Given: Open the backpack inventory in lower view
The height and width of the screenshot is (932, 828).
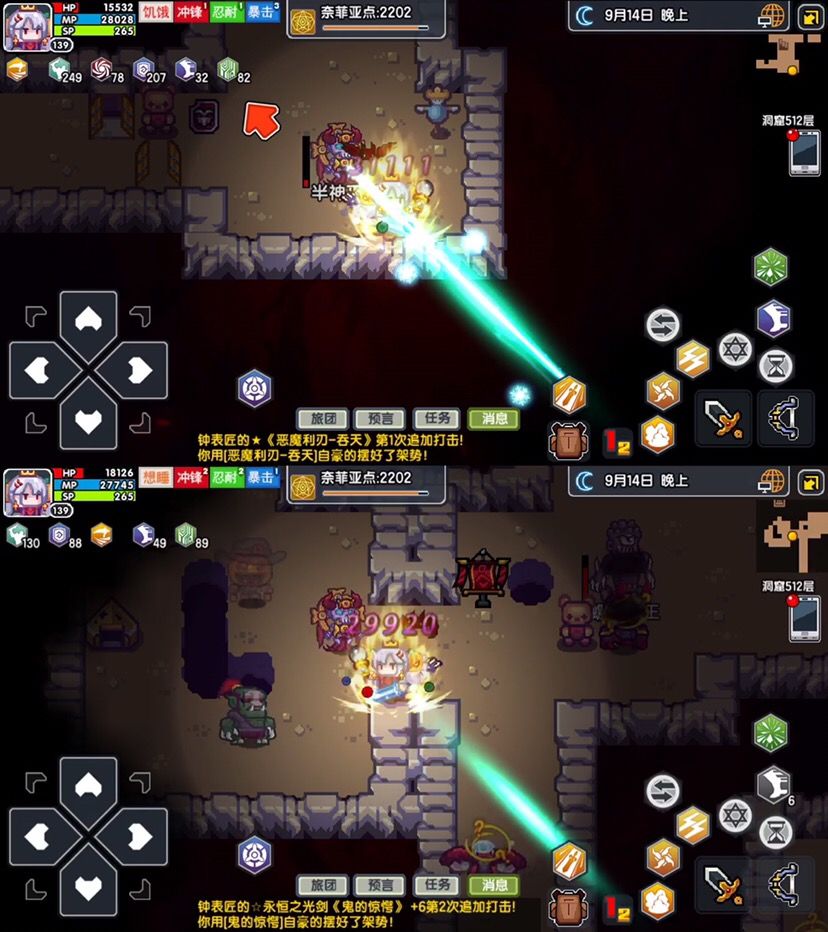Looking at the screenshot, I should coord(568,909).
